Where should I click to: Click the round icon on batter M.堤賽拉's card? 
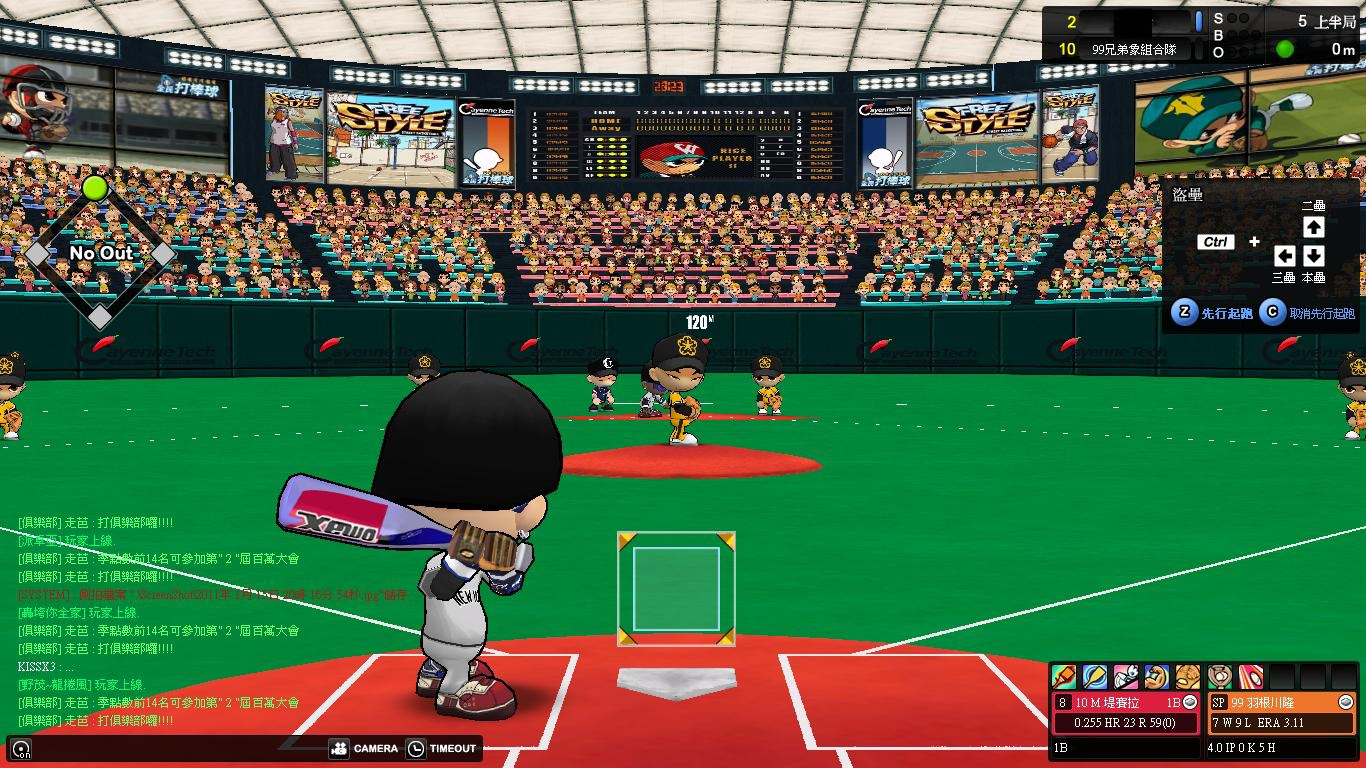pyautogui.click(x=1190, y=703)
